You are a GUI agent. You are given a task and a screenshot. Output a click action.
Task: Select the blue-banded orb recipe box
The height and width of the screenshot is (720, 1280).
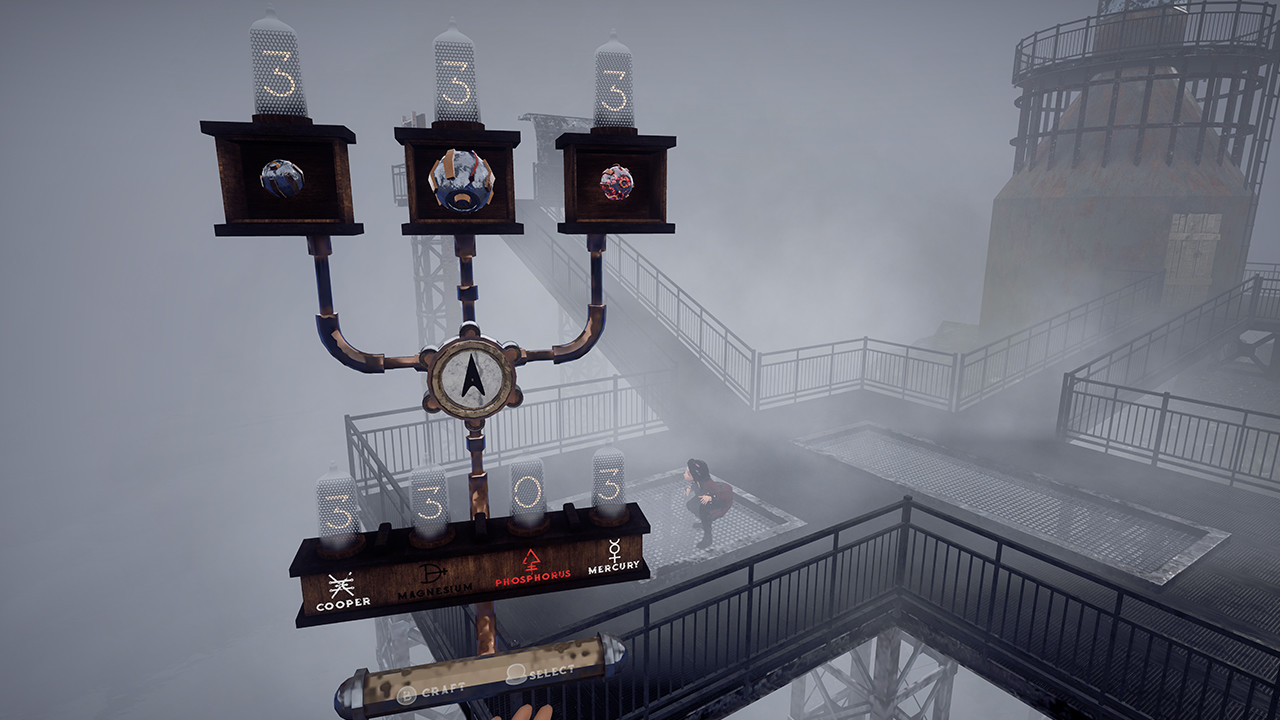pyautogui.click(x=281, y=179)
